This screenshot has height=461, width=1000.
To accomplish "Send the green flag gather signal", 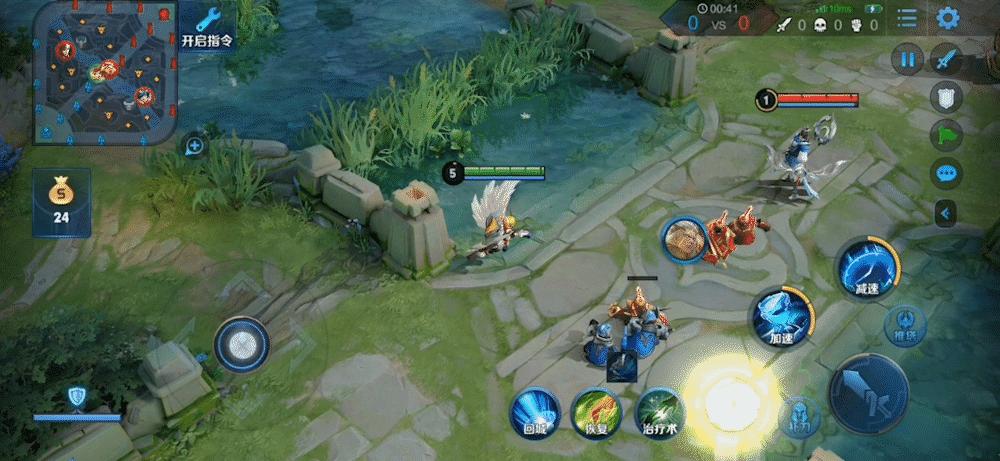I will coord(946,135).
